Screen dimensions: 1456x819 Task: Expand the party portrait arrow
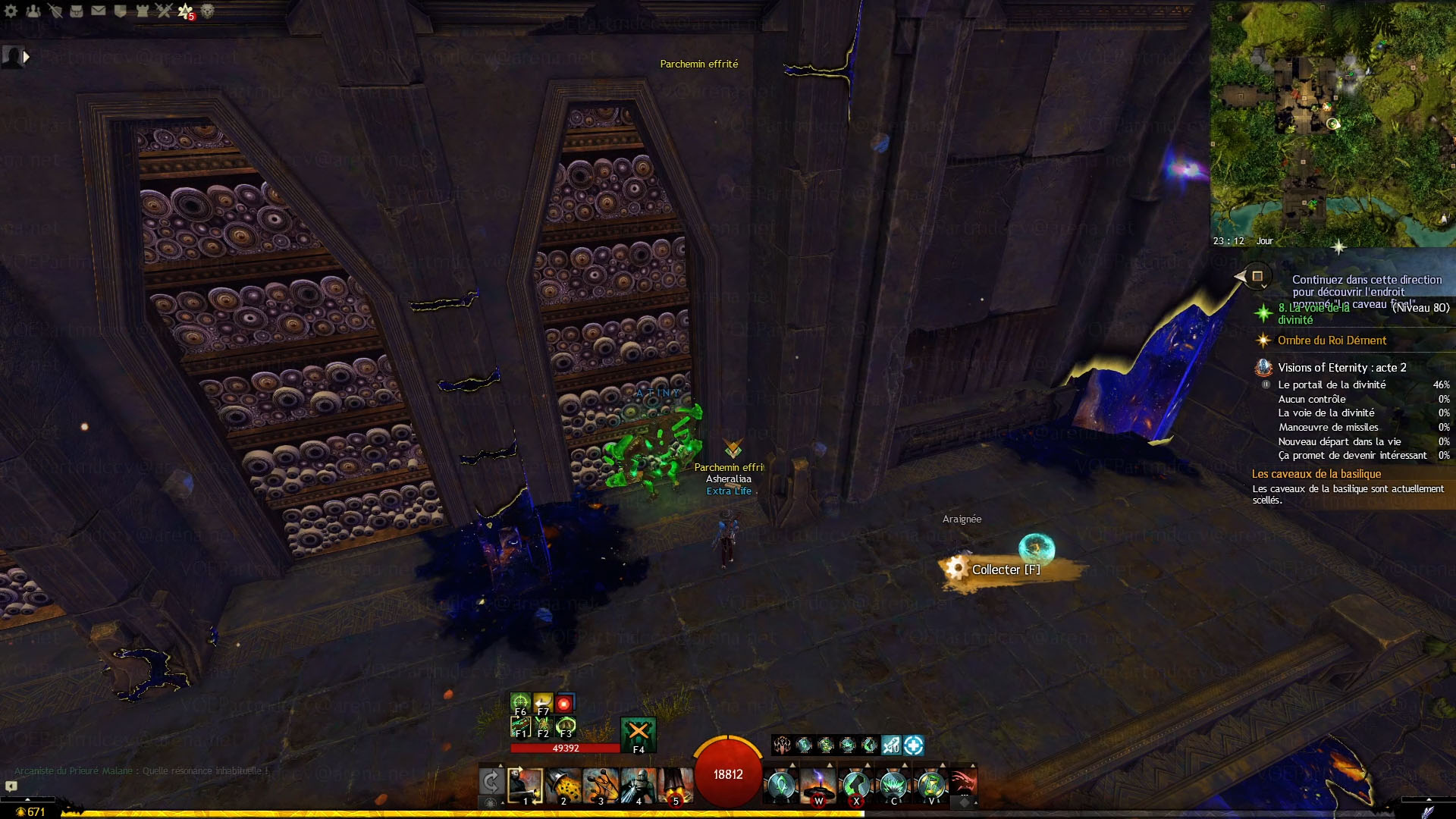tap(27, 56)
